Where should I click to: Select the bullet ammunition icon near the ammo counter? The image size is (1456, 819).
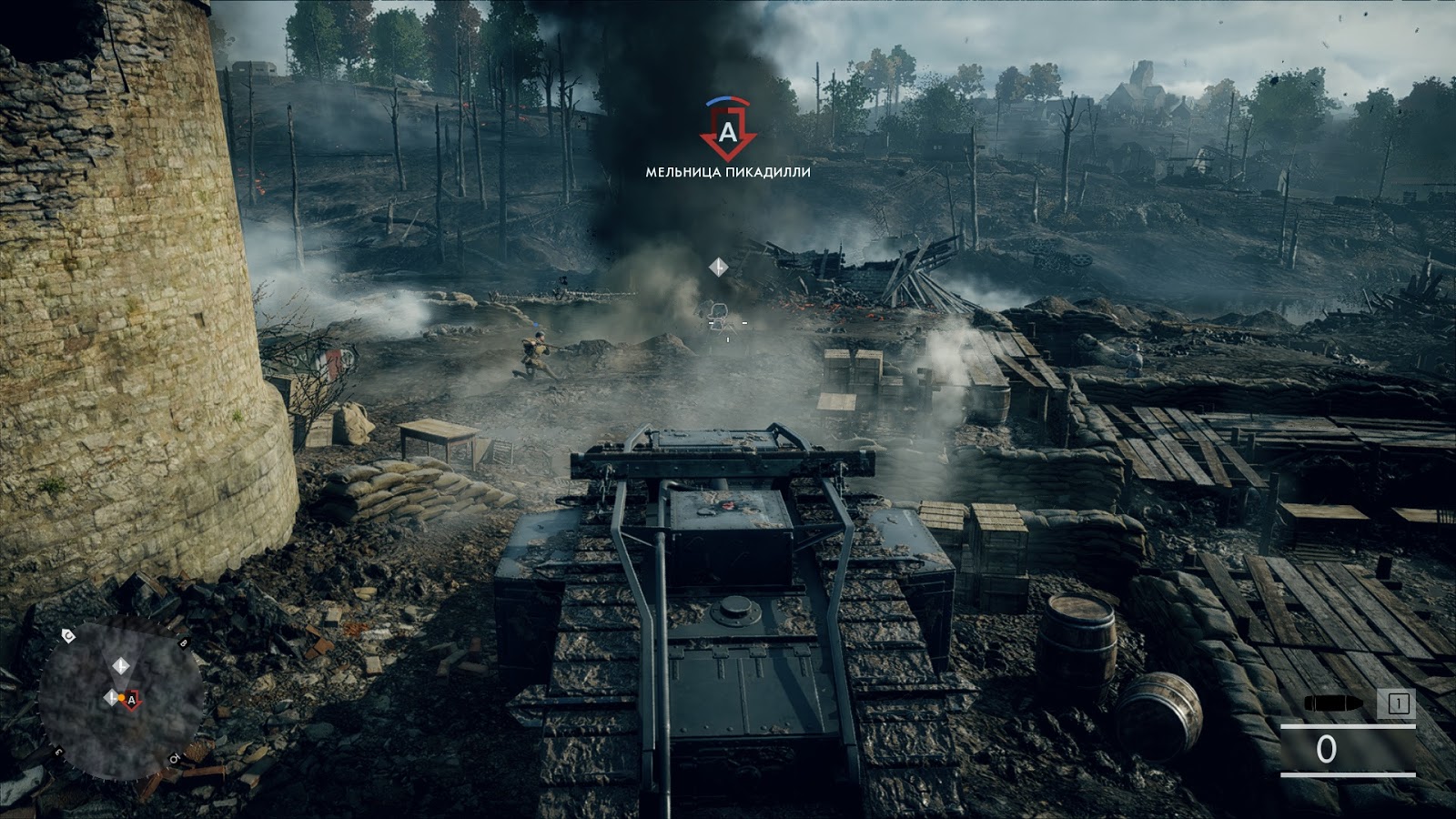[x=1334, y=703]
